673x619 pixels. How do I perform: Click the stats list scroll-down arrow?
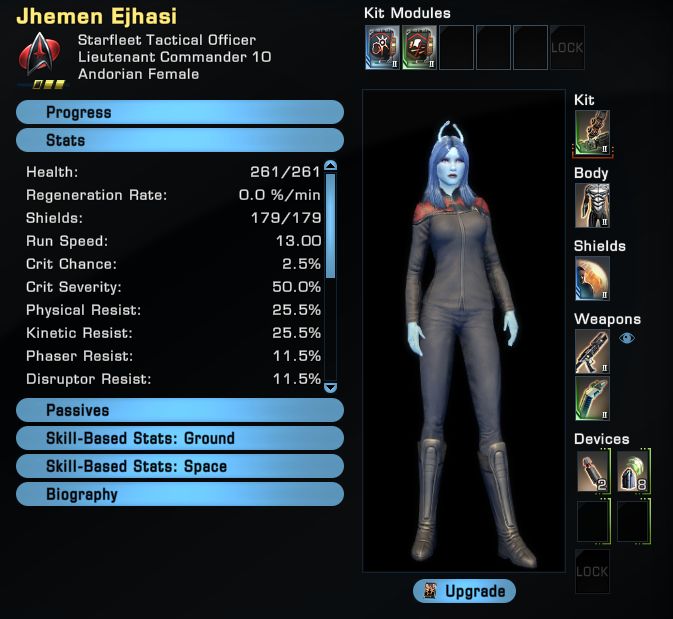pyautogui.click(x=331, y=387)
